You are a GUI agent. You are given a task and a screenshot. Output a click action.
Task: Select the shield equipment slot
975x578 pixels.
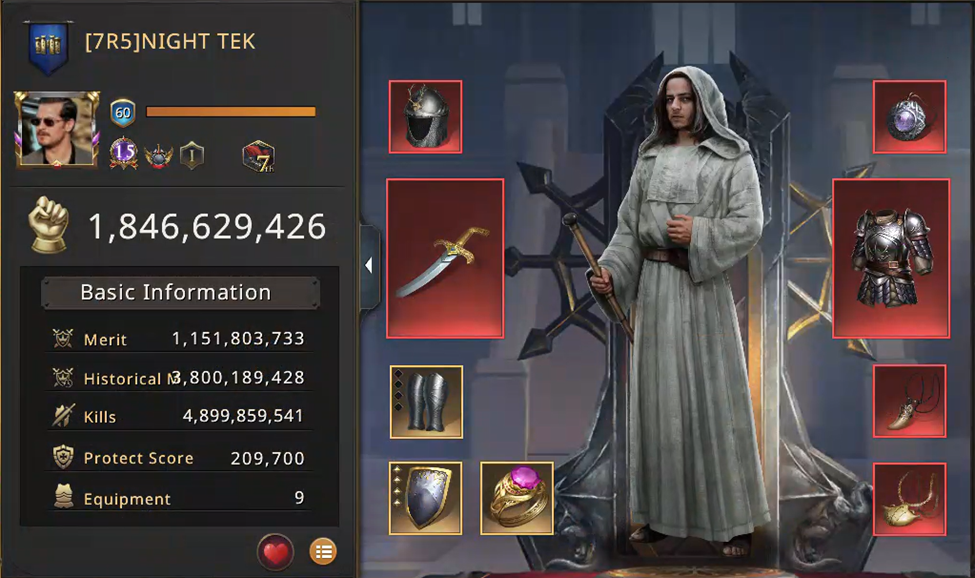[425, 497]
